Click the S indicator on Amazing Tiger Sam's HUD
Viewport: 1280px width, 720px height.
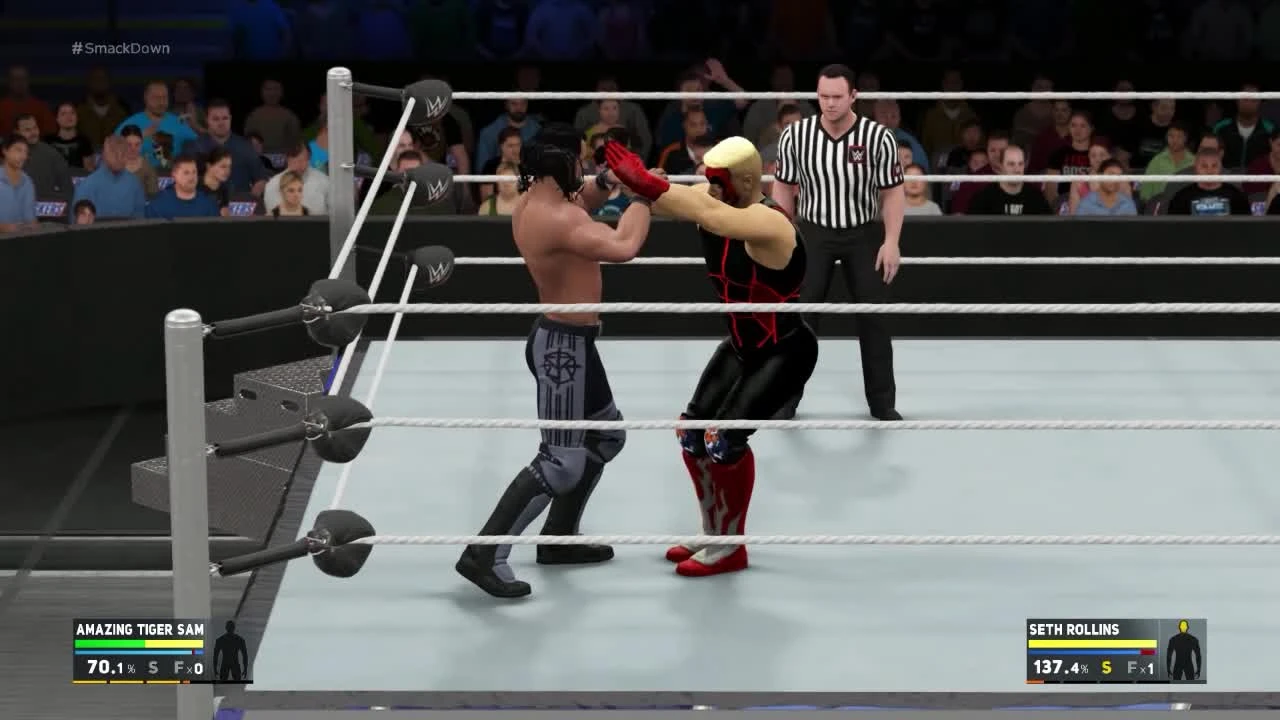(152, 667)
